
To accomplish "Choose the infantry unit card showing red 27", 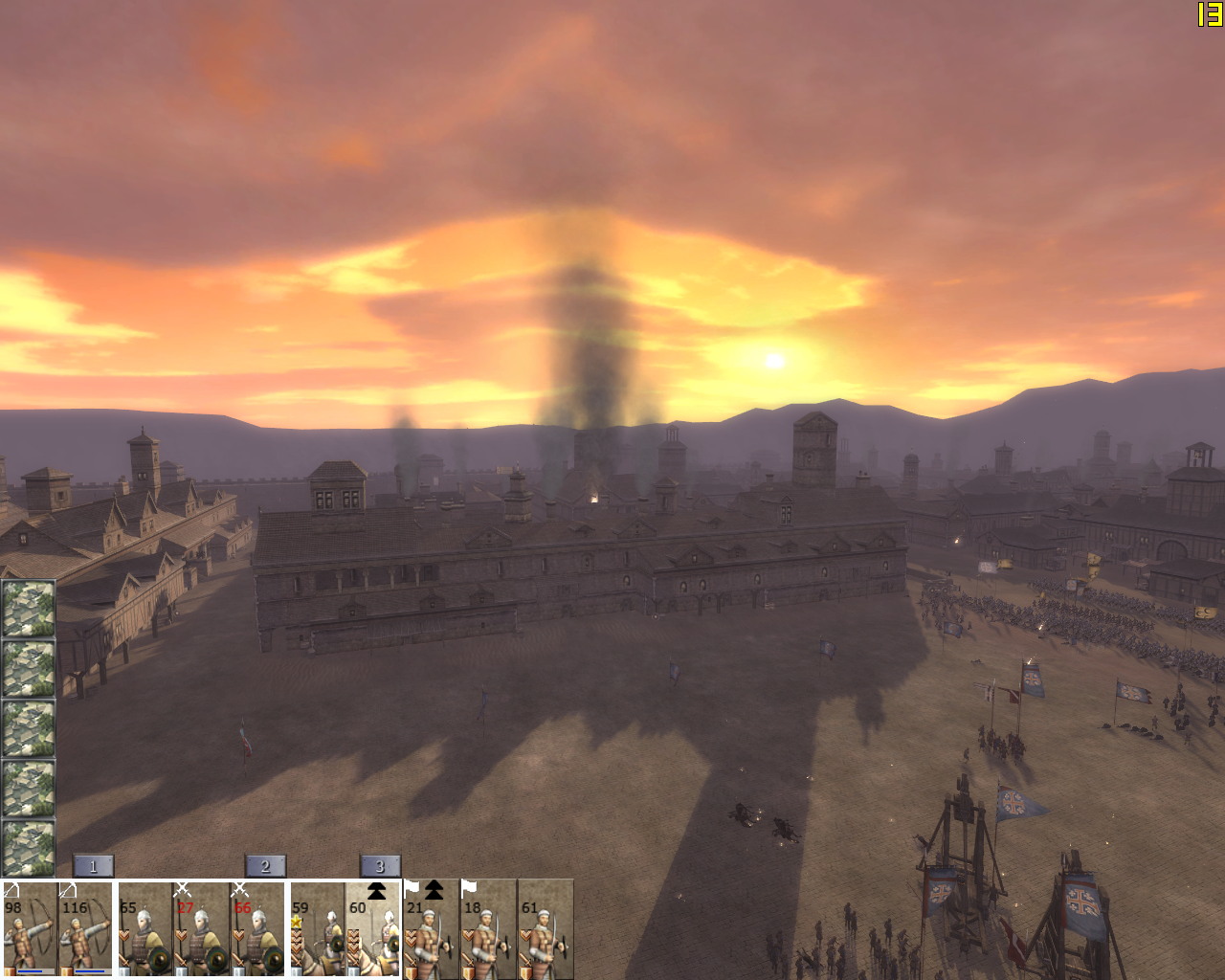I will coord(201,930).
